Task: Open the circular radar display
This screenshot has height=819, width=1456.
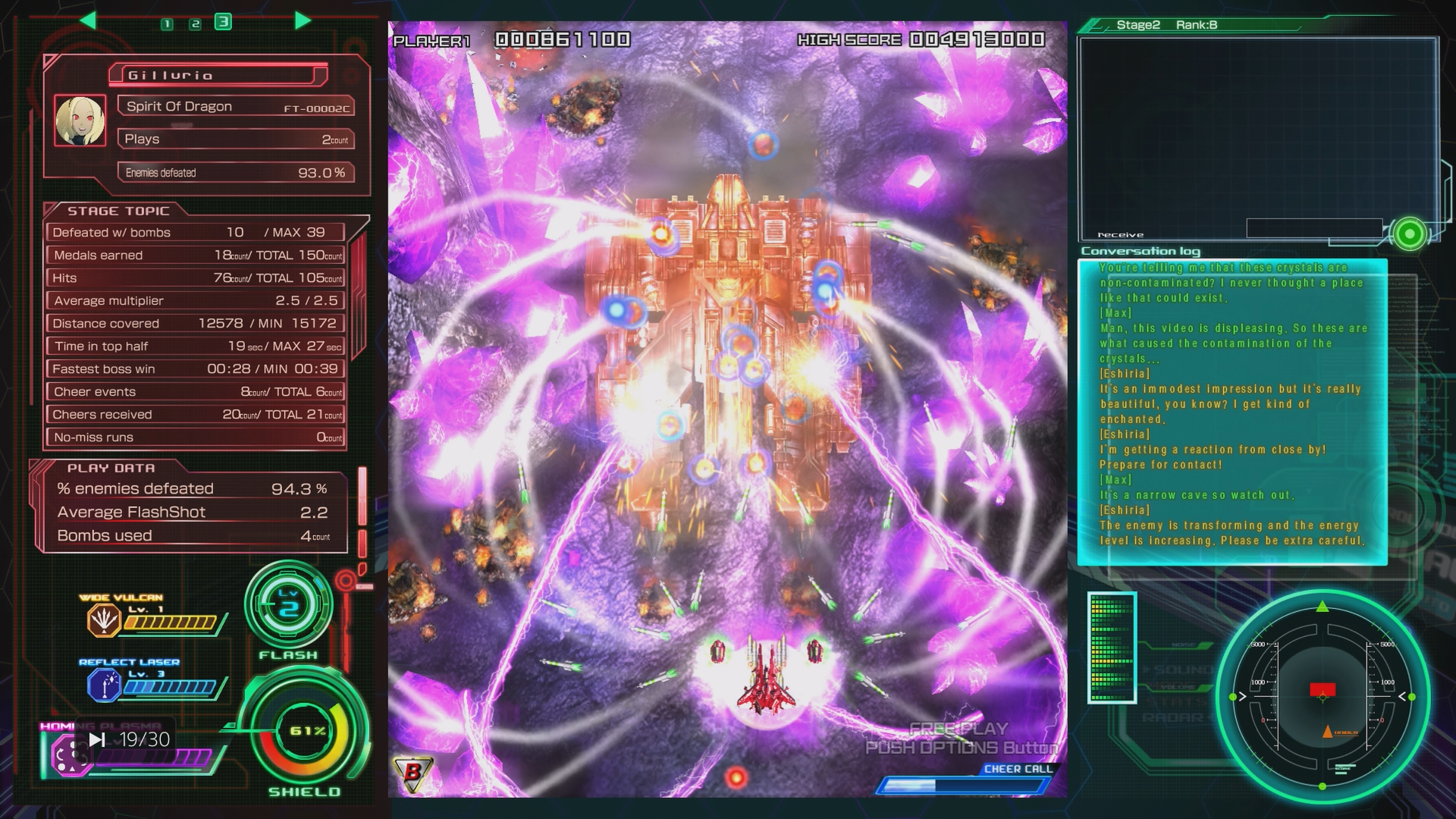Action: click(x=1323, y=696)
